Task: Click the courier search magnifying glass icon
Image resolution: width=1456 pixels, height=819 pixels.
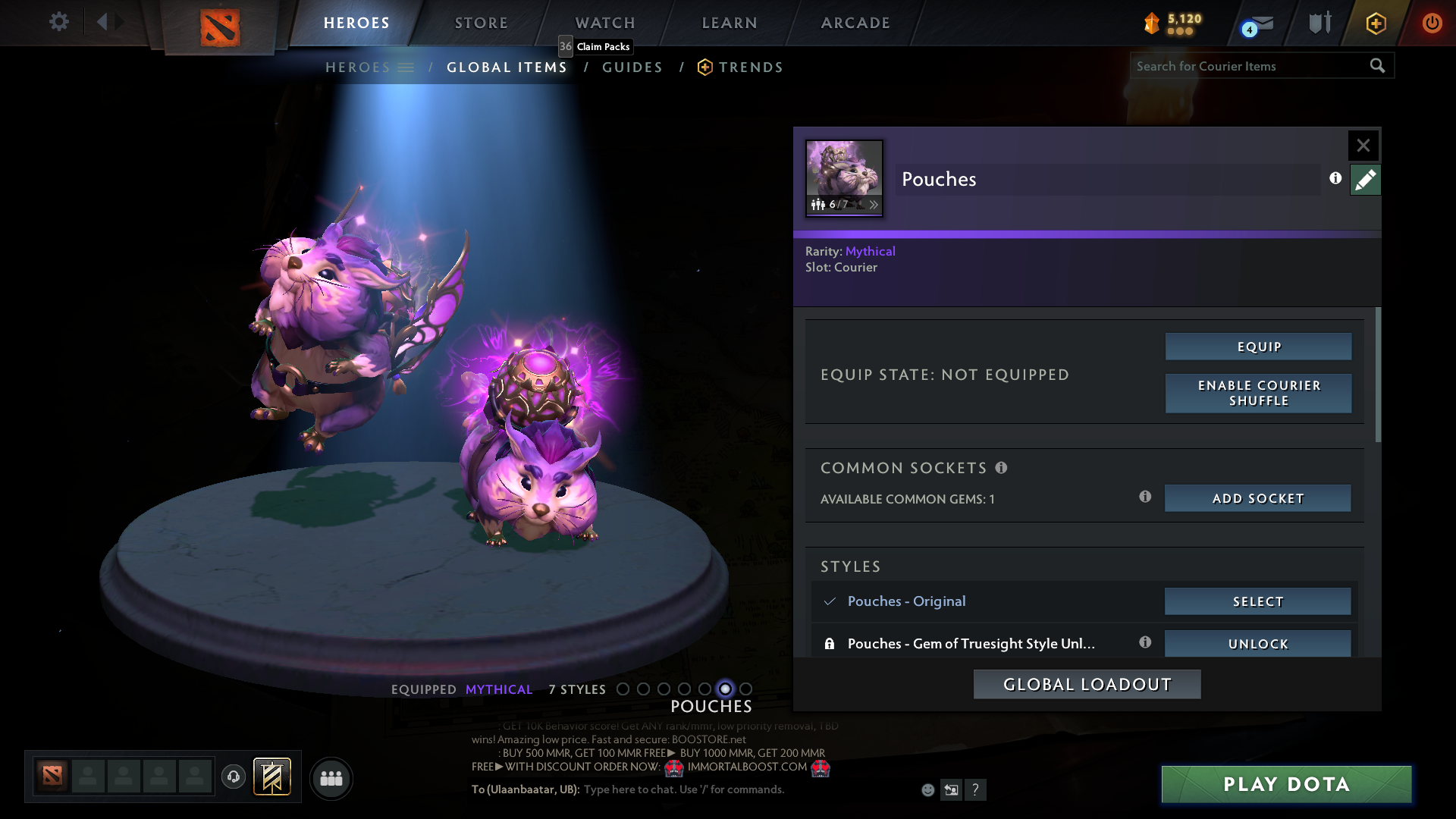Action: [x=1377, y=66]
